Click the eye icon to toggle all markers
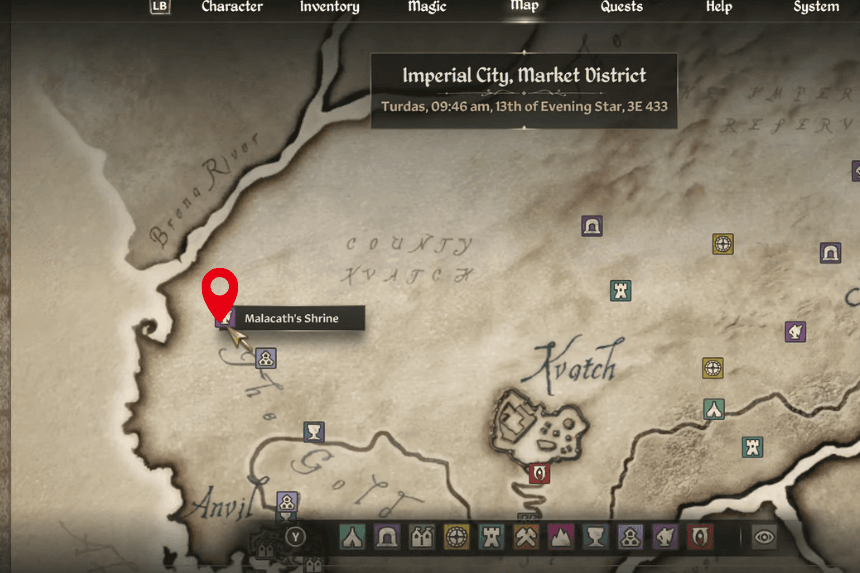 click(765, 537)
